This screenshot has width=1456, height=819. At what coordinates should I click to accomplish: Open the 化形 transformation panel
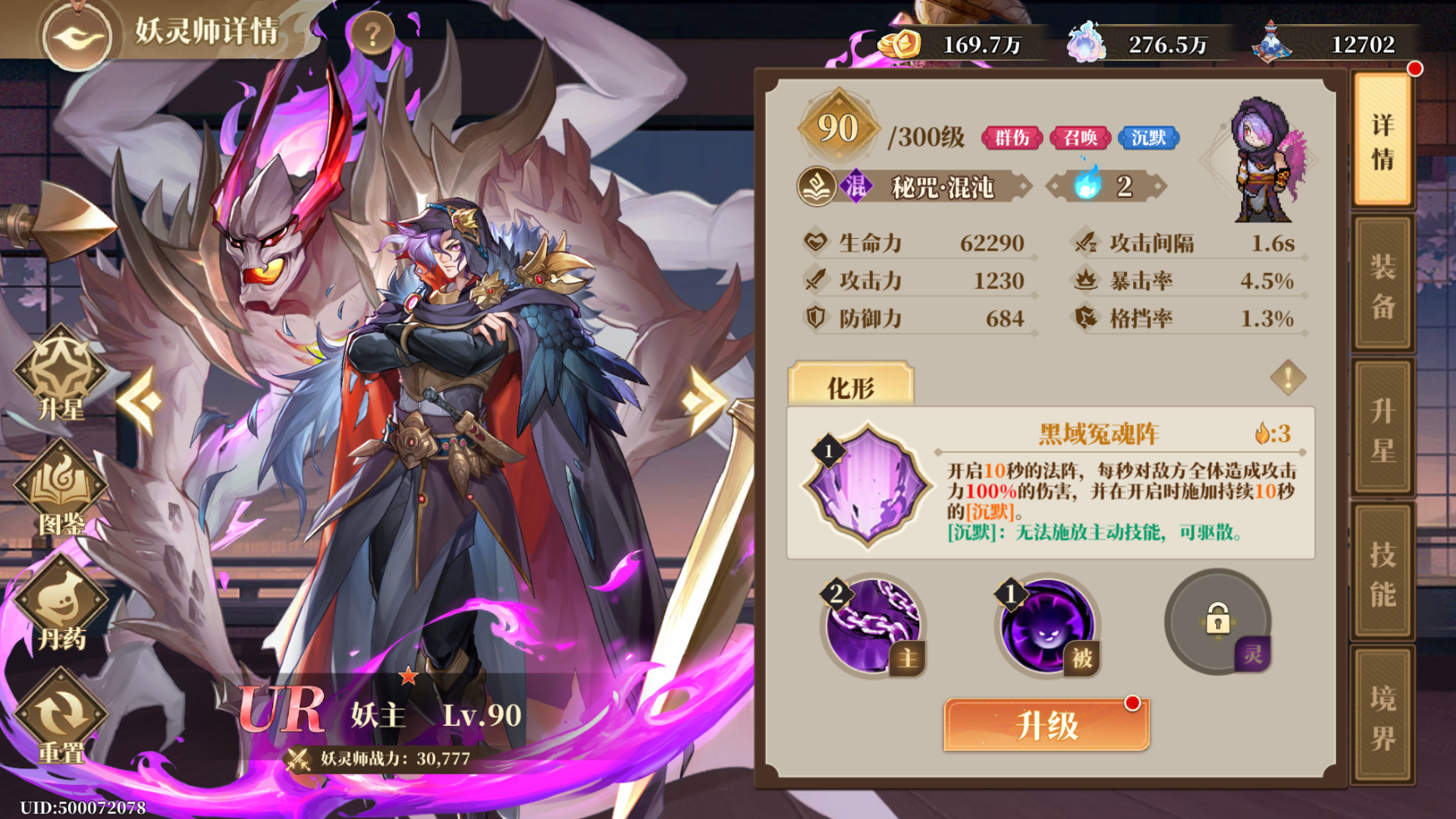coord(851,384)
